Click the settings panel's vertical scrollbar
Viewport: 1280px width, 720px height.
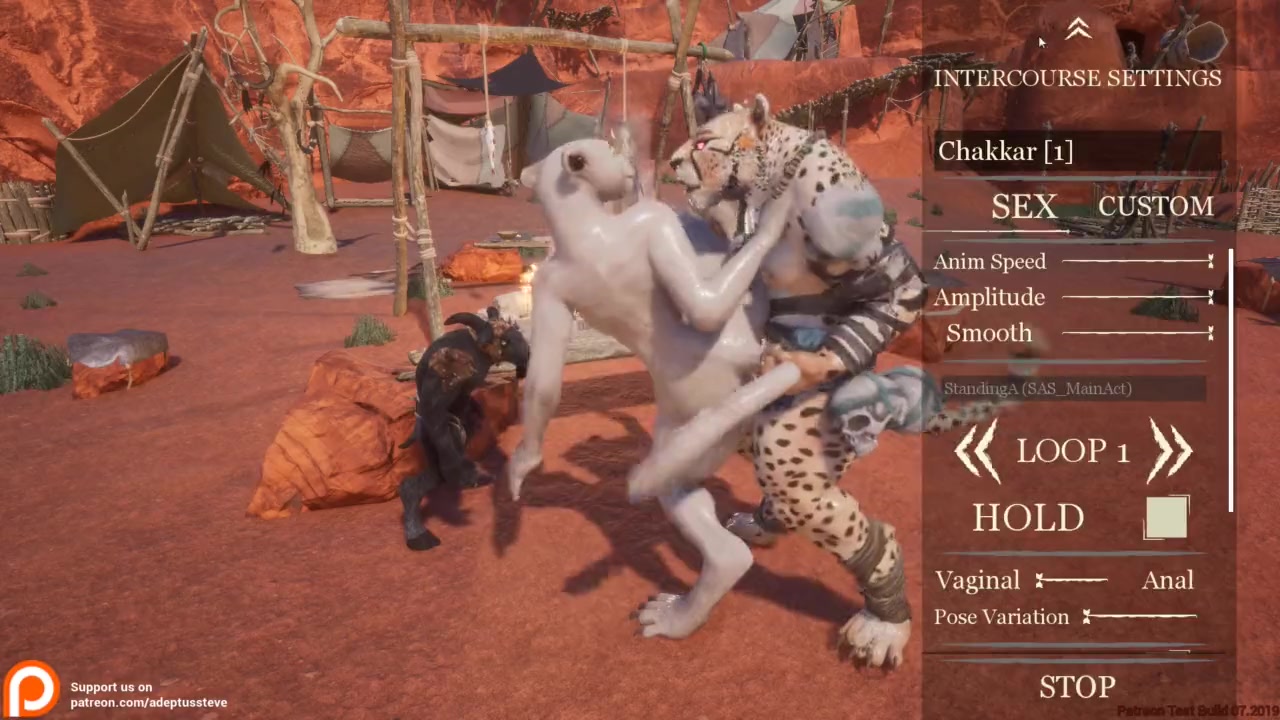point(1231,380)
